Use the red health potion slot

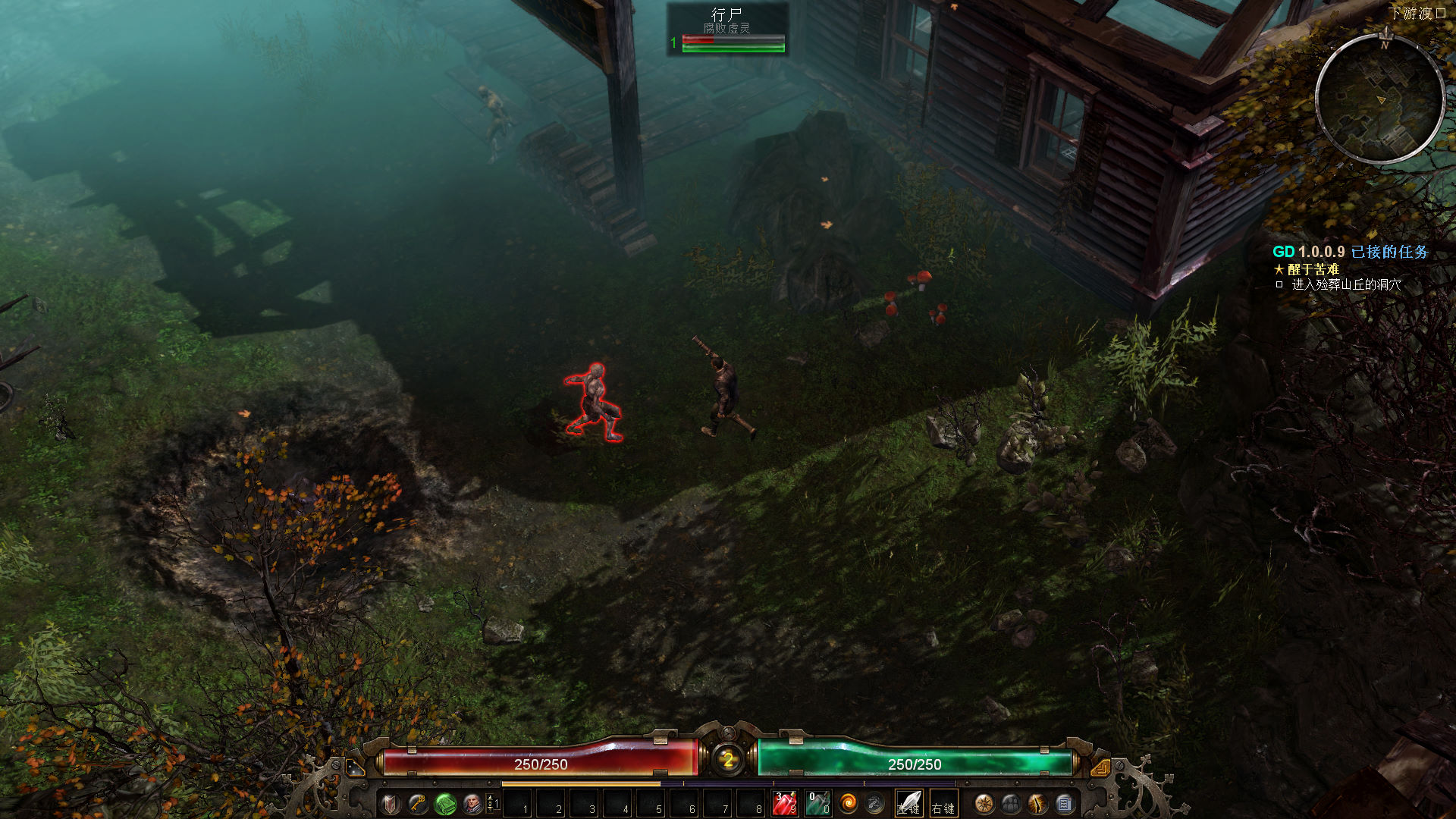click(785, 804)
